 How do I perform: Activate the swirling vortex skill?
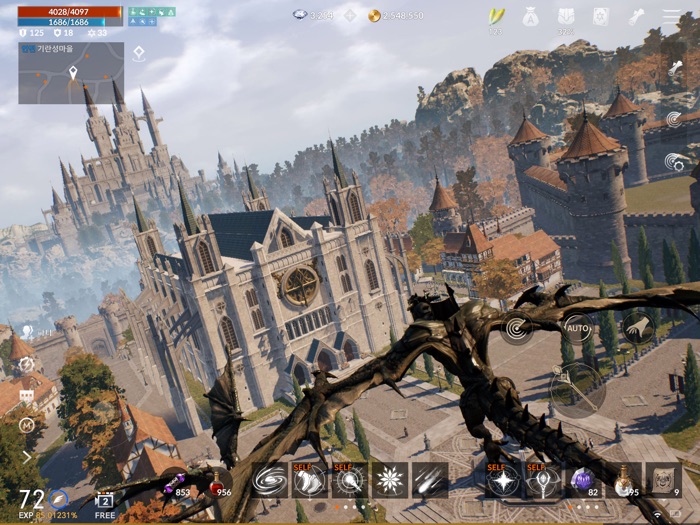269,480
